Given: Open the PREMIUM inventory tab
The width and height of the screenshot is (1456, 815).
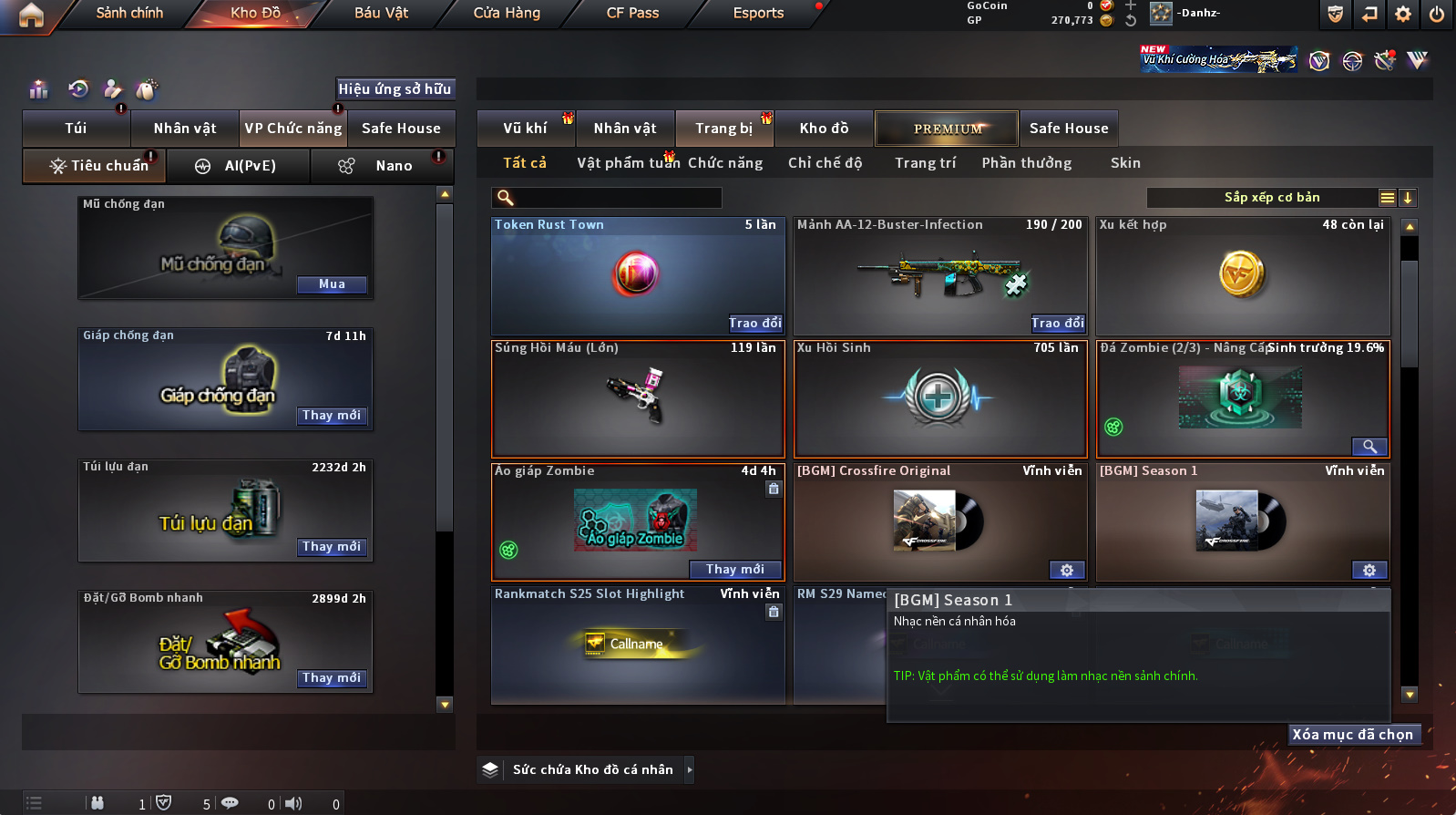Looking at the screenshot, I should coord(947,129).
